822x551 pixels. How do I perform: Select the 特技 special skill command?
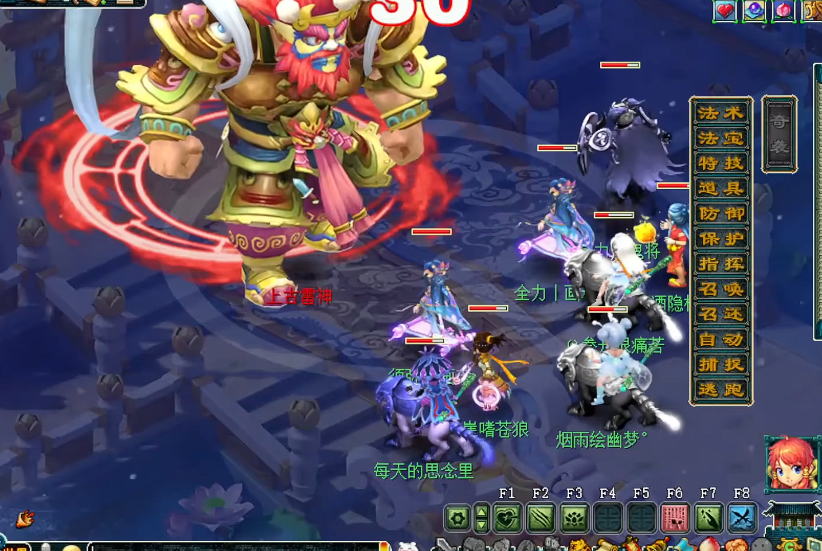(x=720, y=163)
